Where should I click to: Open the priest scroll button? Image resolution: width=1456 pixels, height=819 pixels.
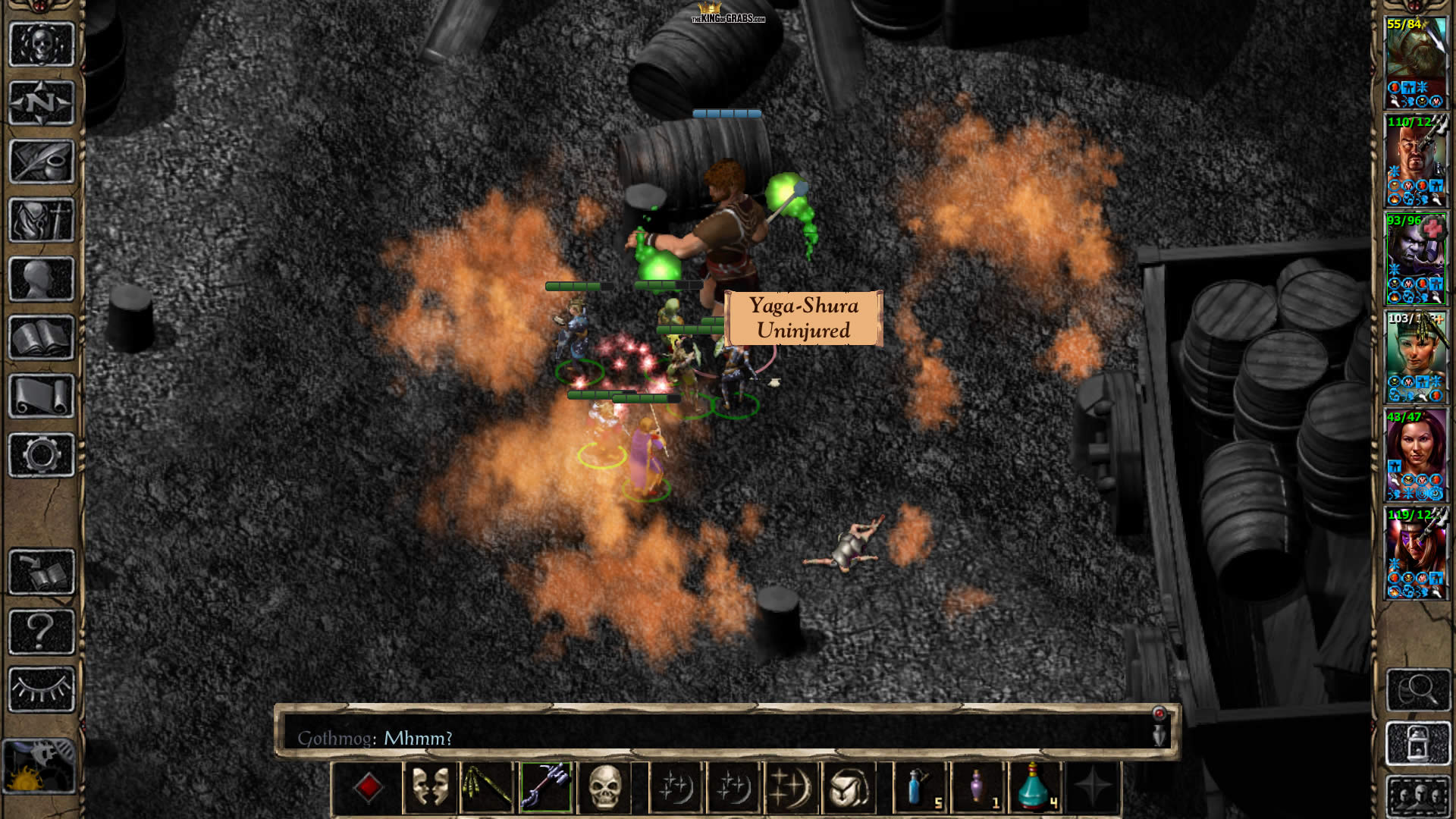pos(42,396)
